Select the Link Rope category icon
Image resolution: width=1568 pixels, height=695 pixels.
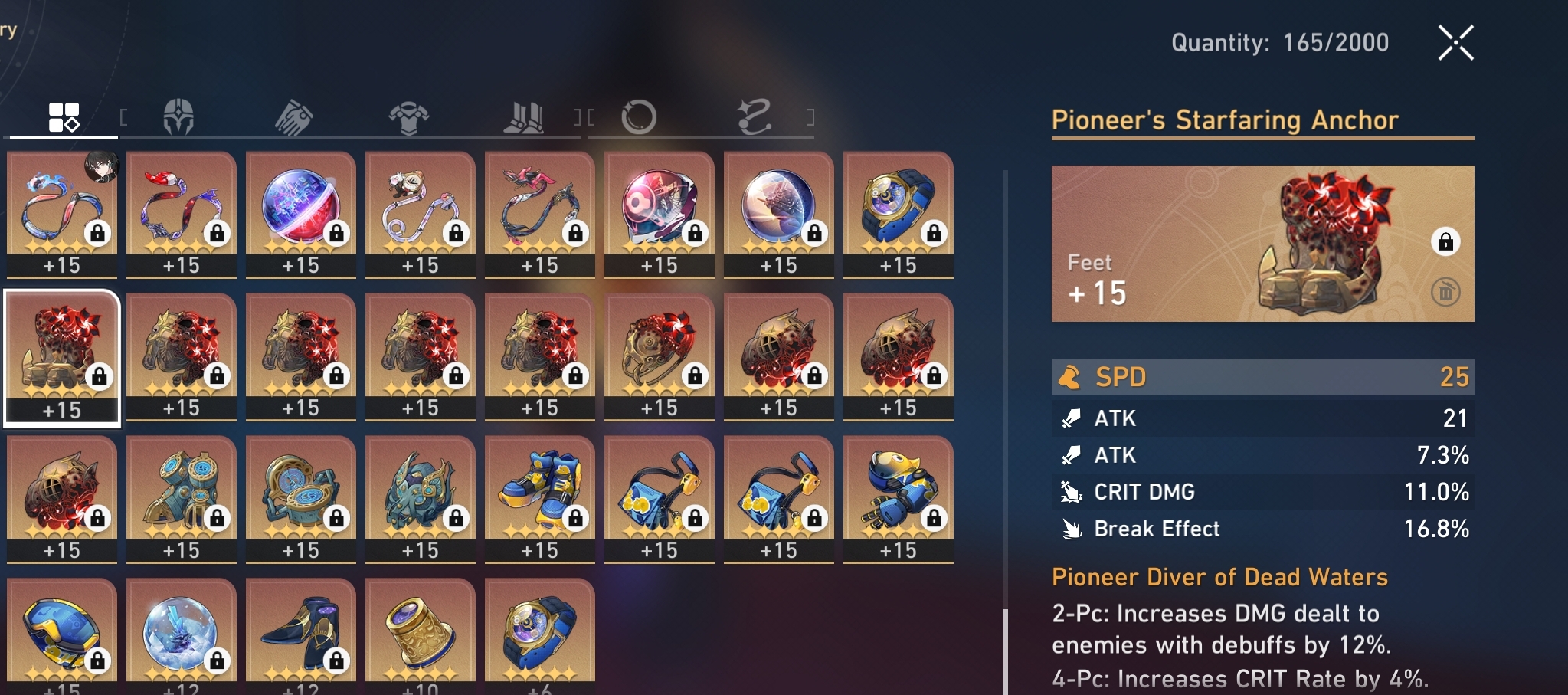[x=753, y=115]
